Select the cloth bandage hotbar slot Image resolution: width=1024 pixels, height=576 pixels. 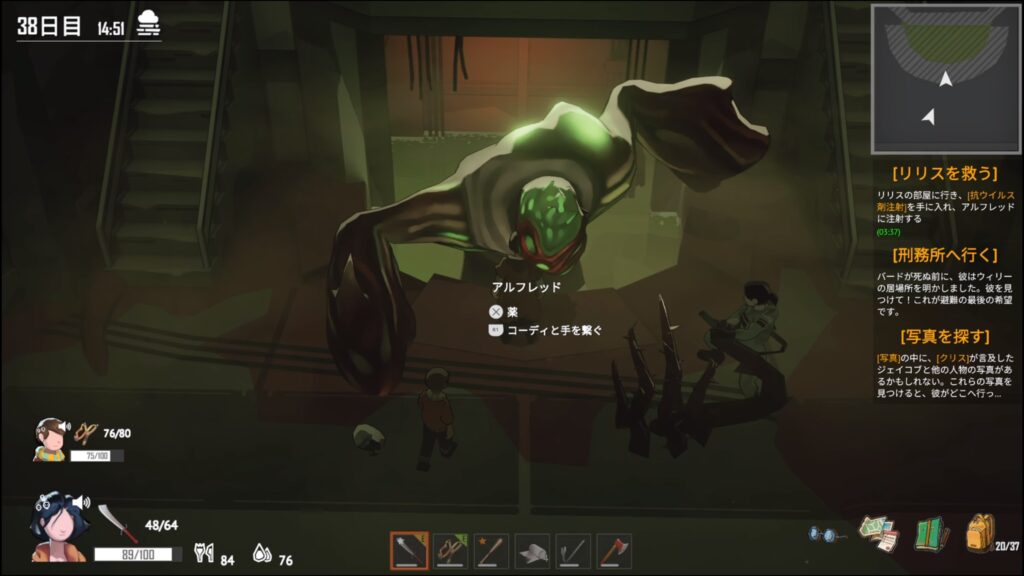point(532,550)
